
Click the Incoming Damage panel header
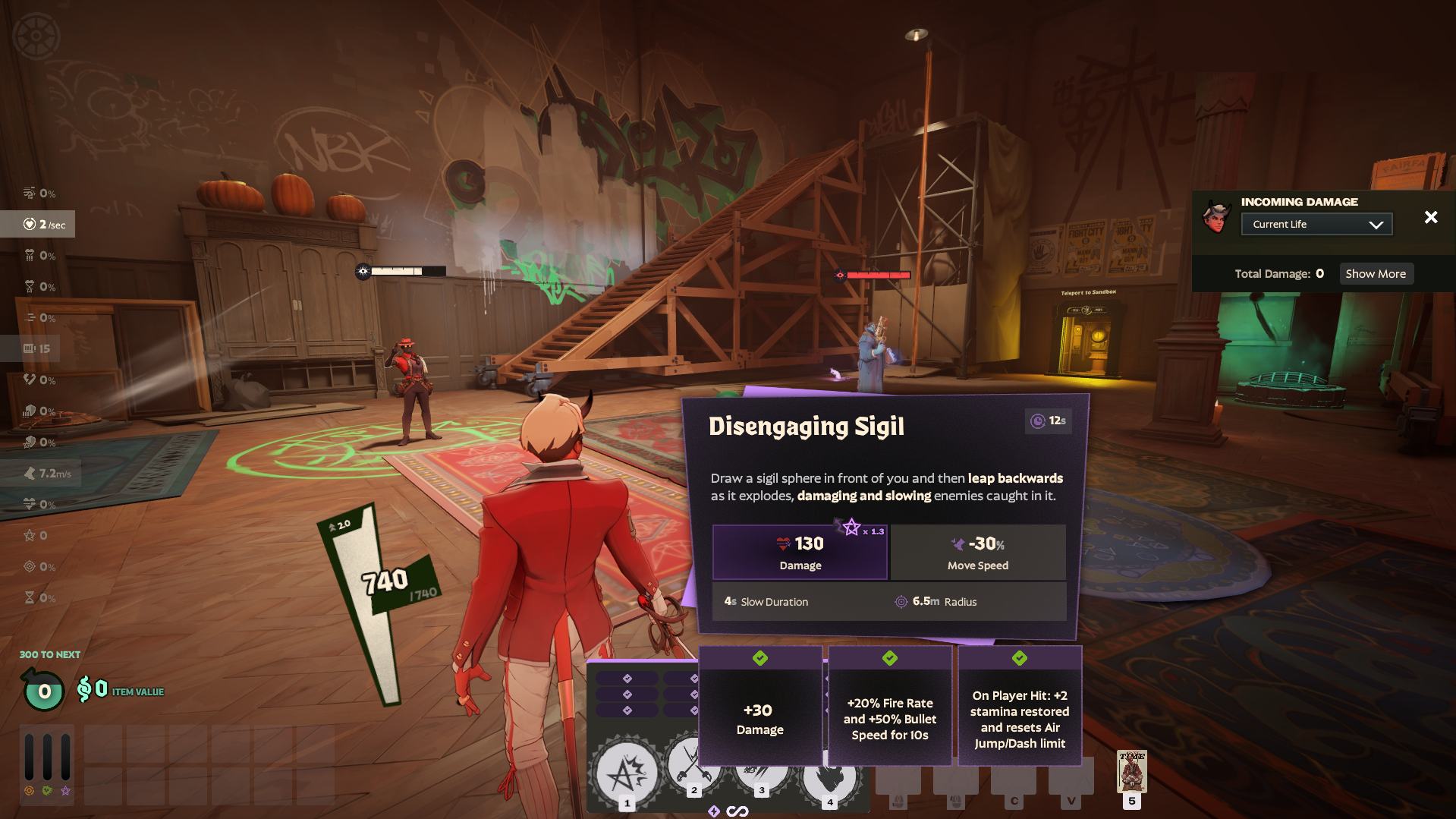[1299, 202]
